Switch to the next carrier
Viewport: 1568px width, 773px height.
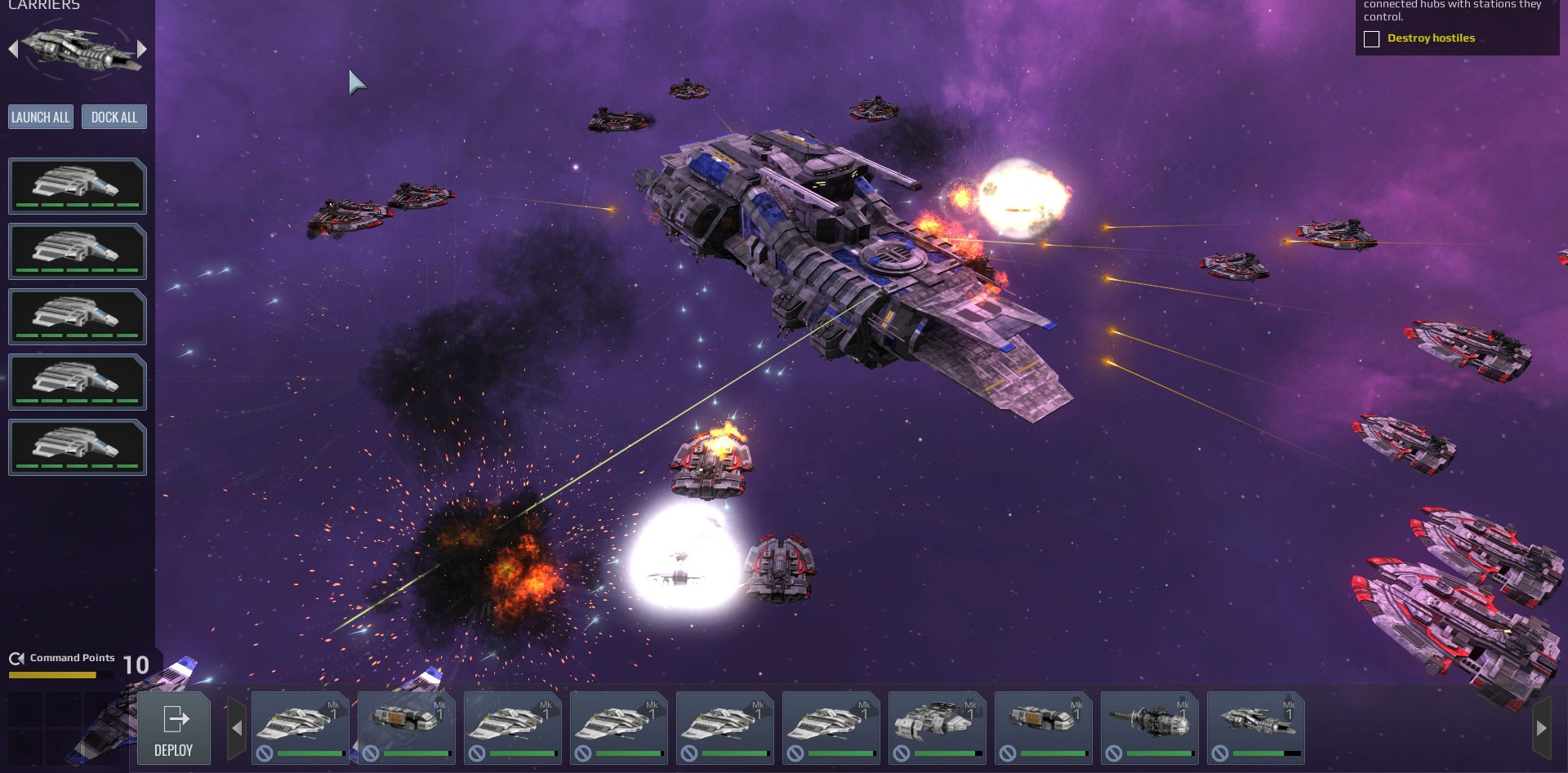[x=142, y=49]
